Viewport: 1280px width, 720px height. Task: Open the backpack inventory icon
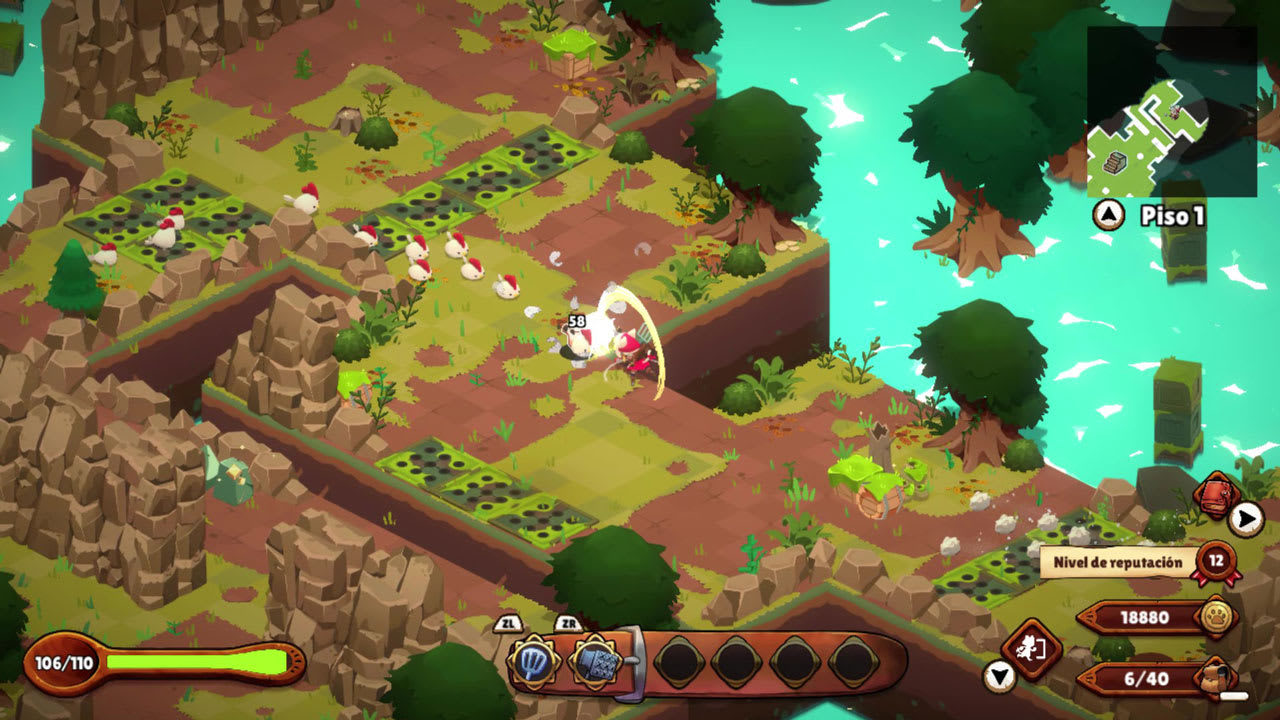click(1218, 678)
